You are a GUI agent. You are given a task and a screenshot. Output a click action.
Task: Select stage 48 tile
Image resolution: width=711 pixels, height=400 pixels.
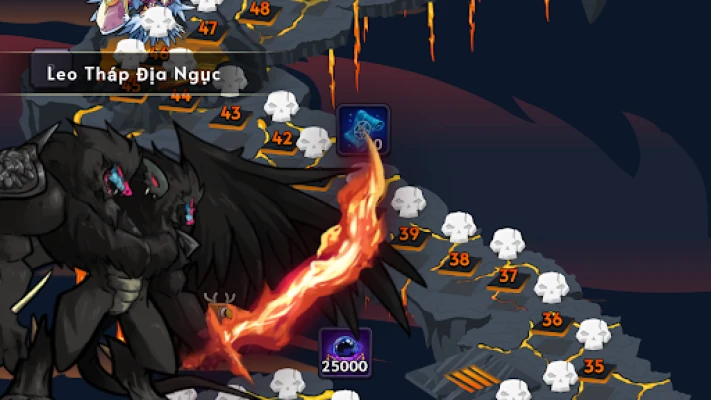pos(259,10)
